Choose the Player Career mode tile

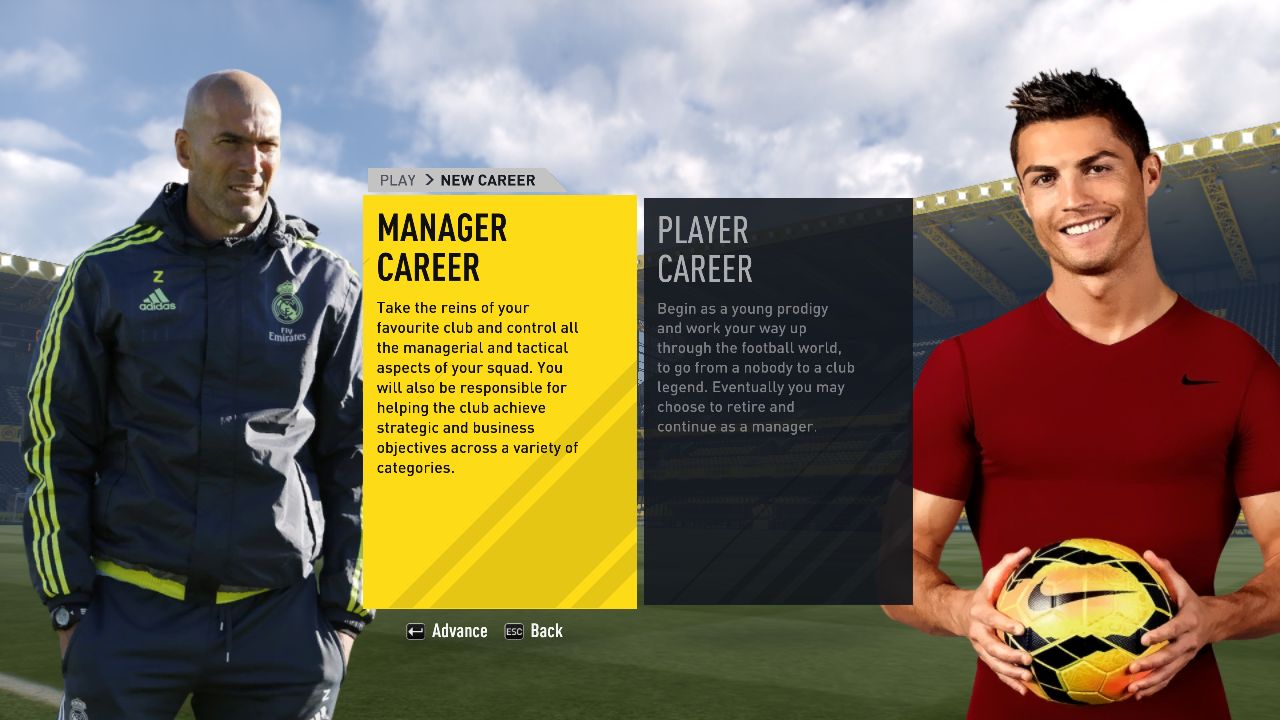click(778, 400)
